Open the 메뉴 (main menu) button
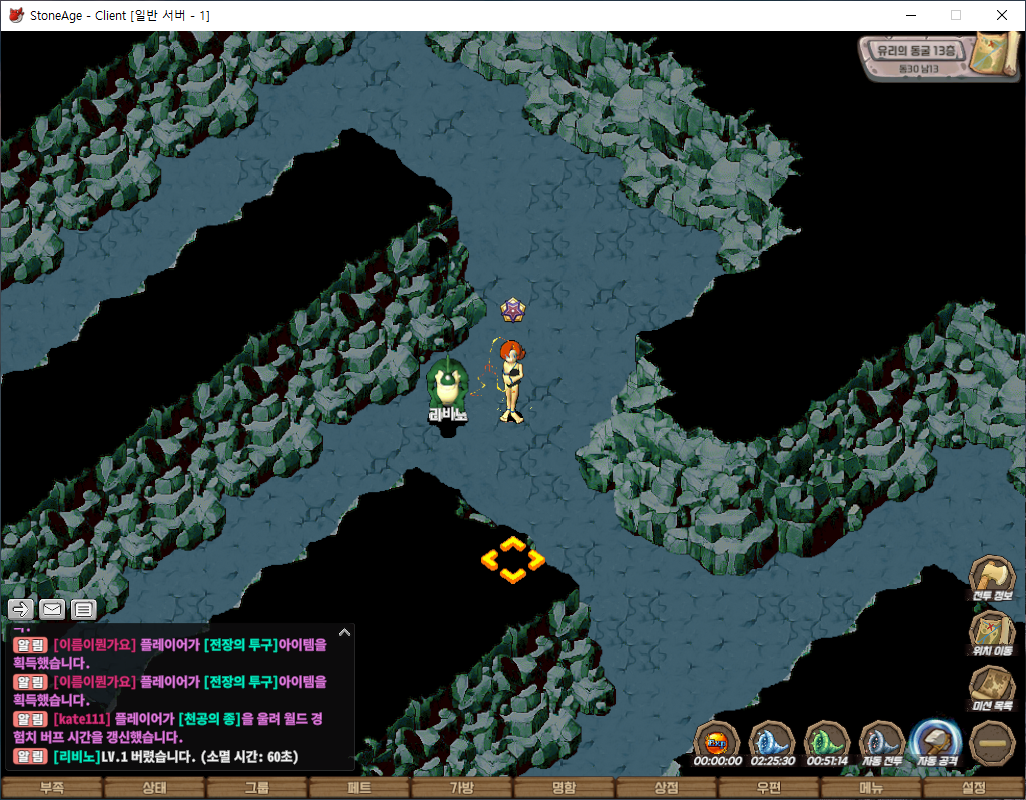 pos(871,788)
